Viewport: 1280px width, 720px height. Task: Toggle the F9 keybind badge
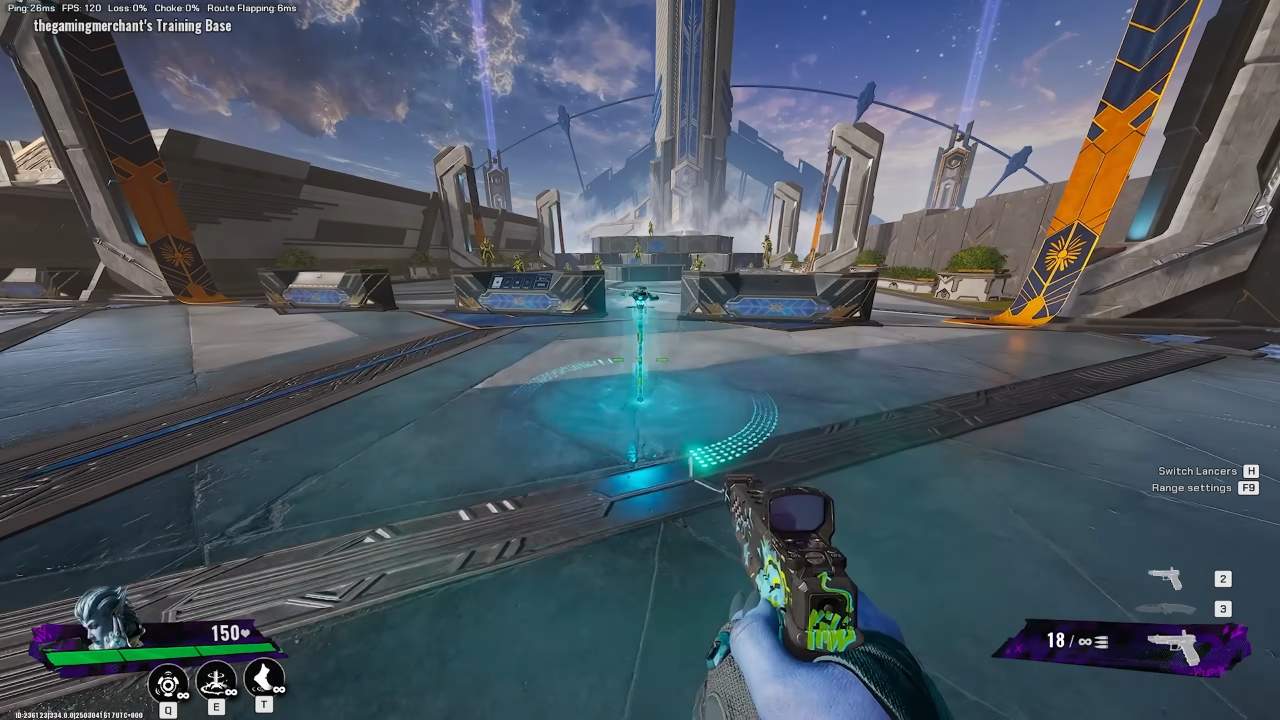(1248, 488)
